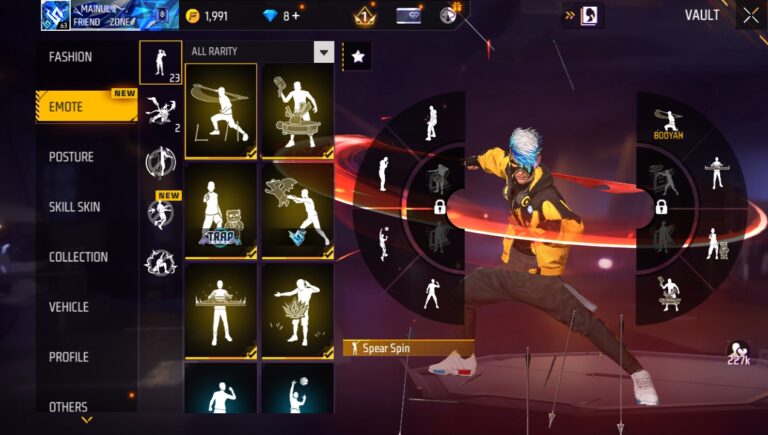768x435 pixels.
Task: Open the Fashion category
Action: click(71, 57)
